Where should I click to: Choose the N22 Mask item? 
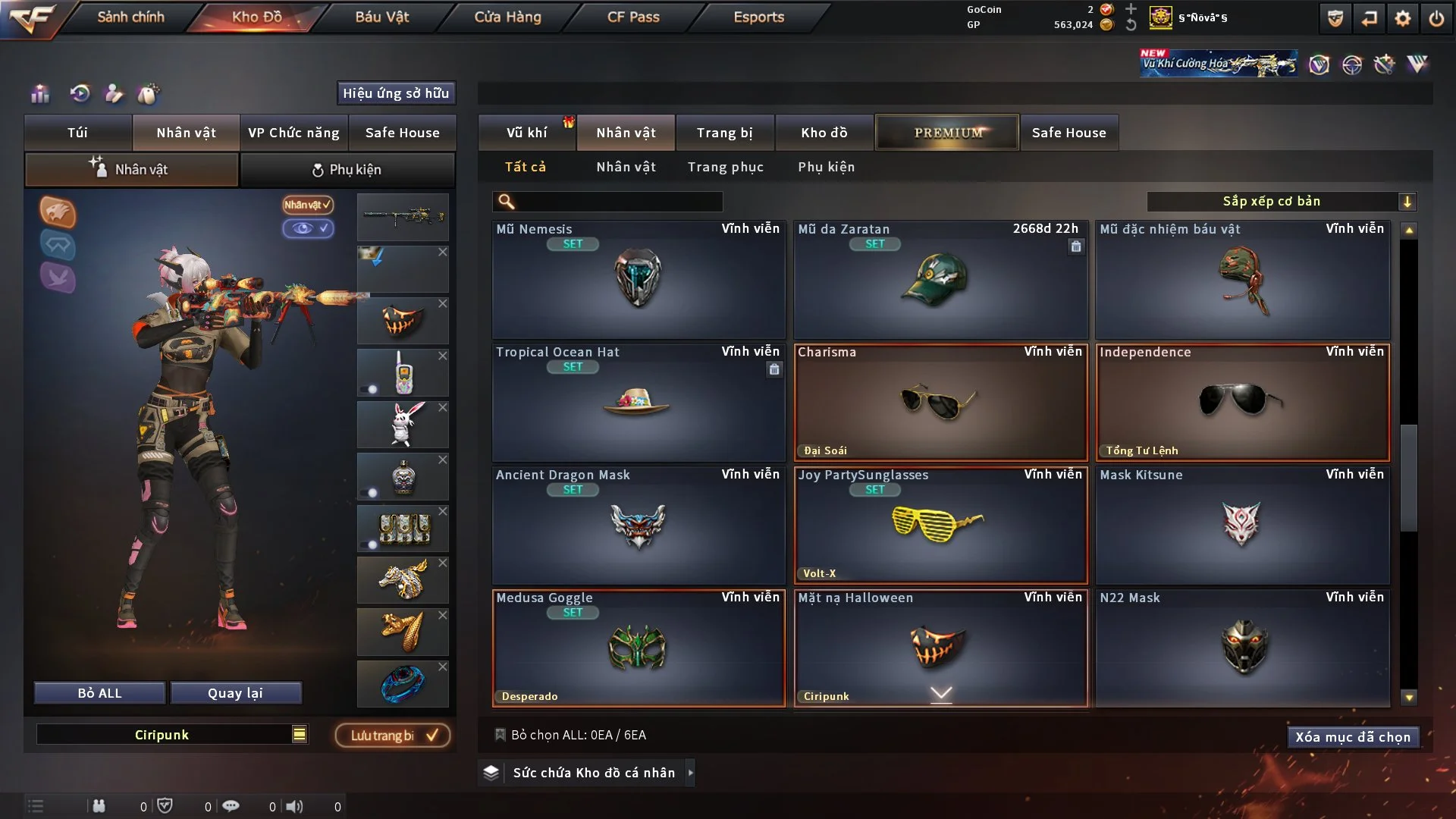(1242, 648)
